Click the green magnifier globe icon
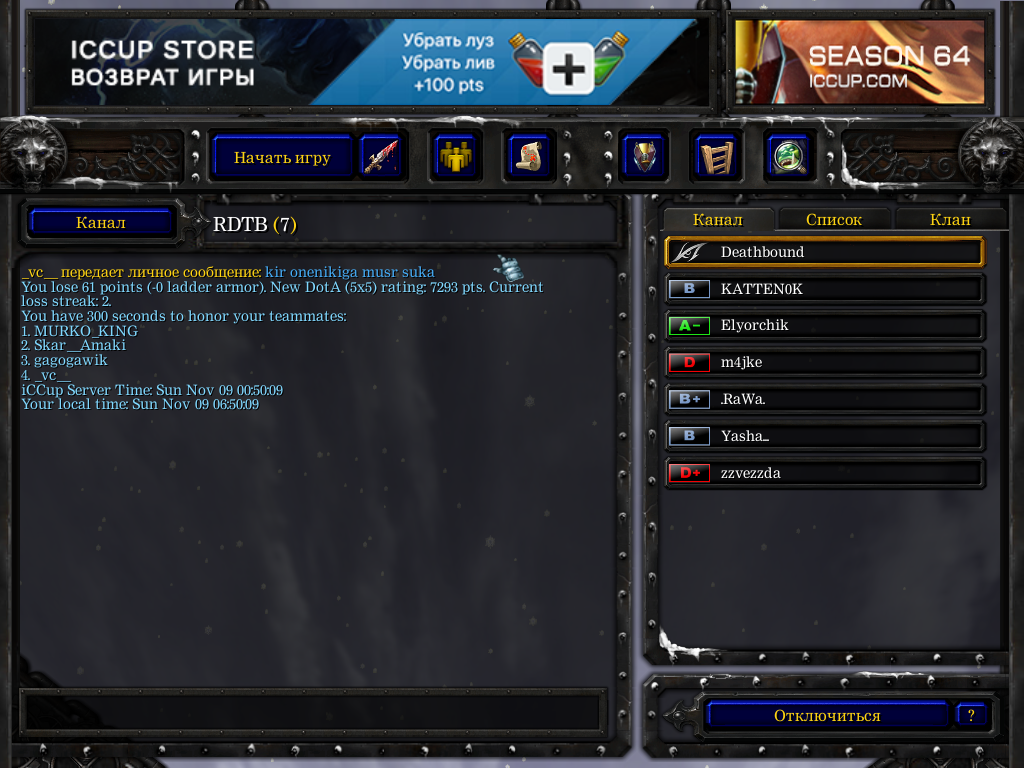This screenshot has width=1024, height=768. tap(788, 157)
